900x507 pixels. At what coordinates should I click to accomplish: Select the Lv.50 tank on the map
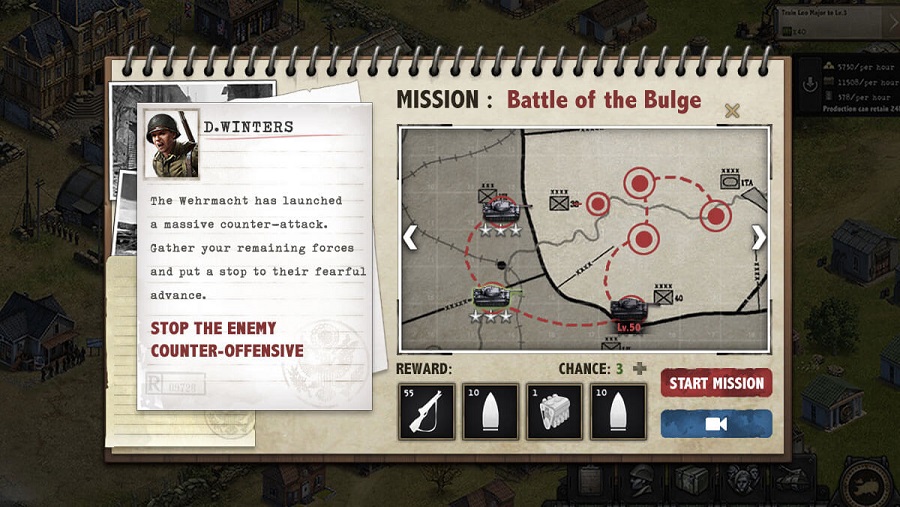pos(629,308)
